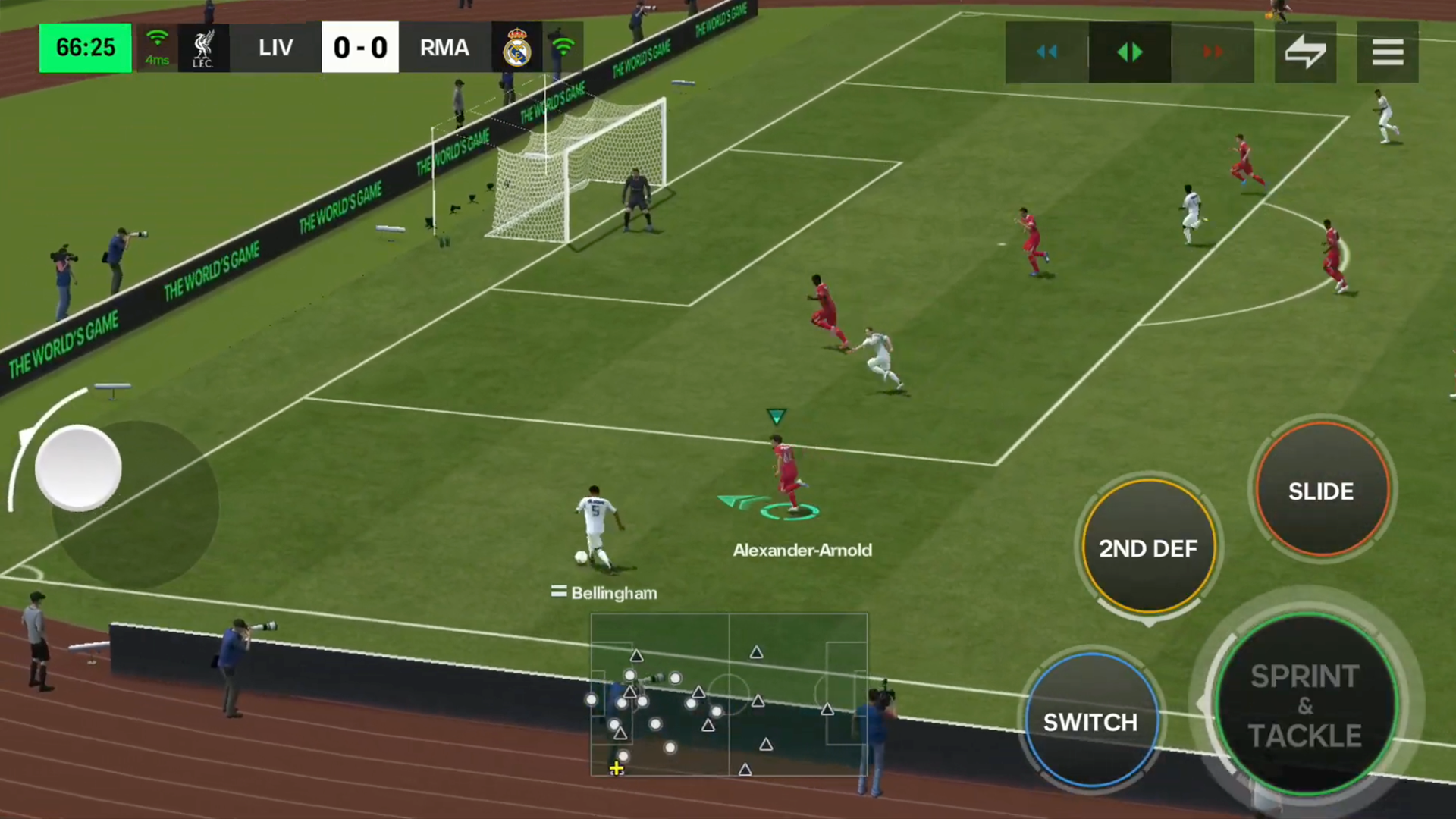Select the LIV team label
The height and width of the screenshot is (819, 1456).
[275, 48]
